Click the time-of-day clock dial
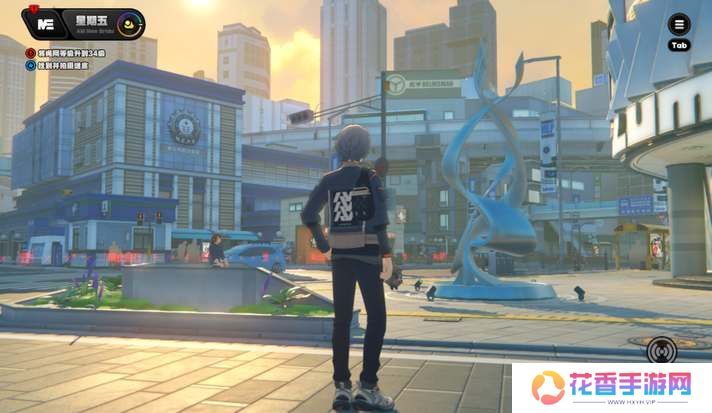Screen dimensions: 712x413 [x=128, y=23]
